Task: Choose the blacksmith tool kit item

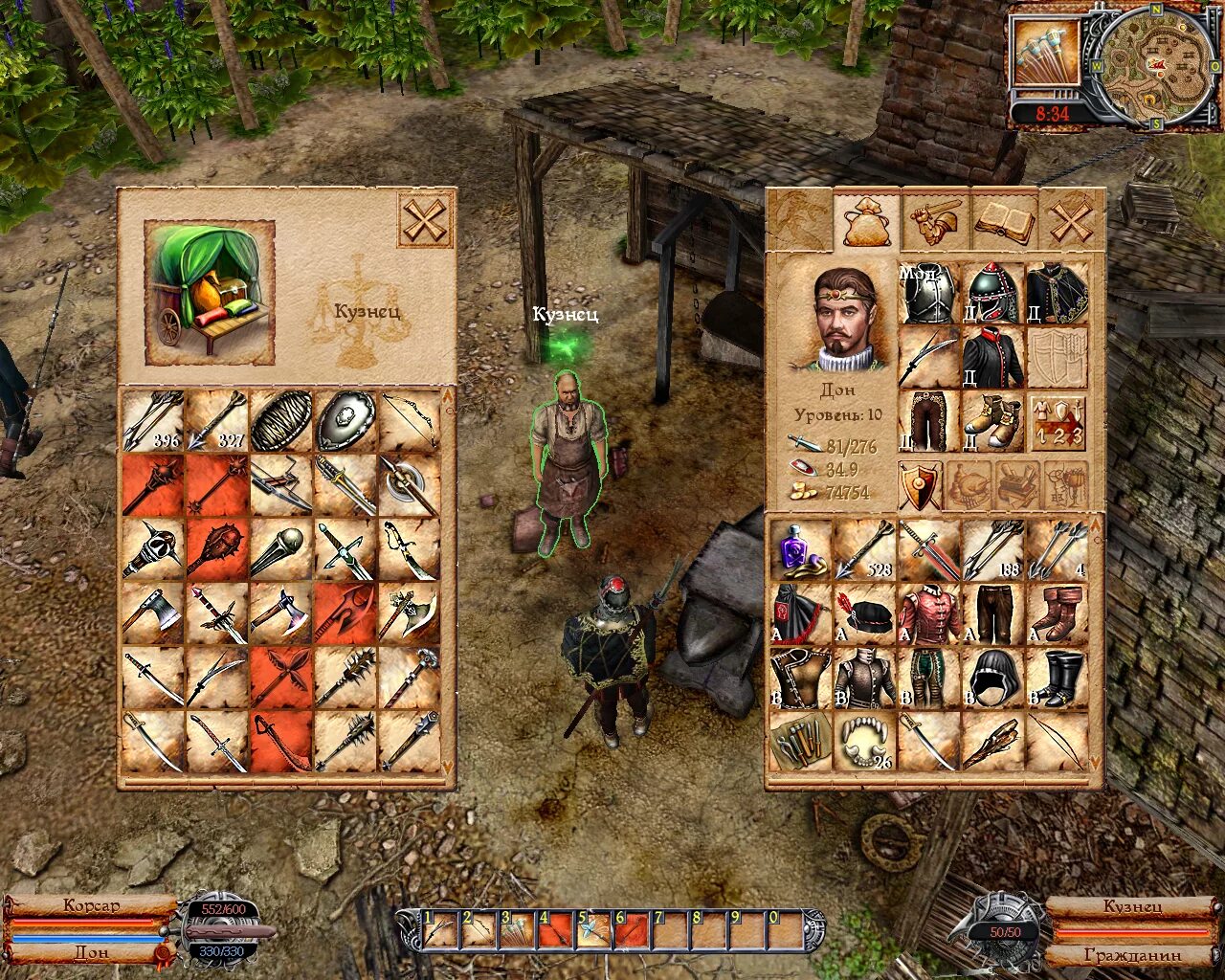Action: click(801, 742)
